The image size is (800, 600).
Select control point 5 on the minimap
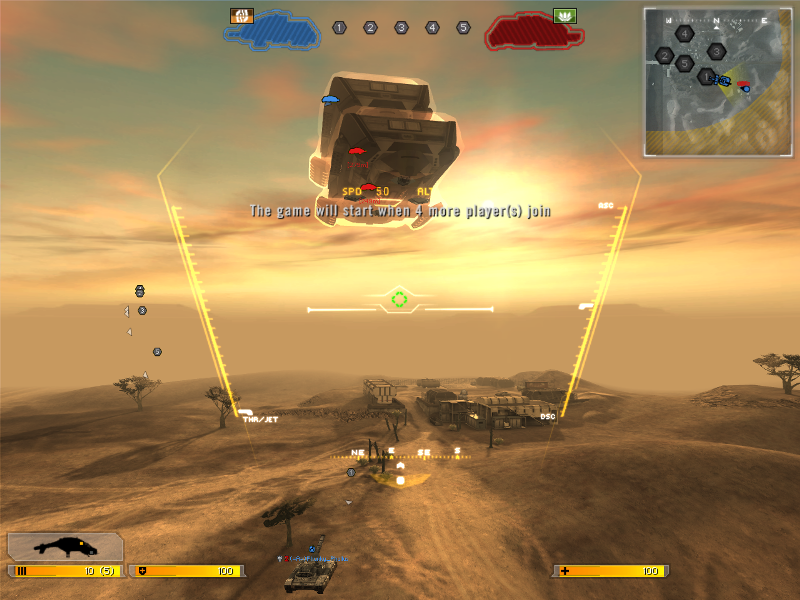684,64
